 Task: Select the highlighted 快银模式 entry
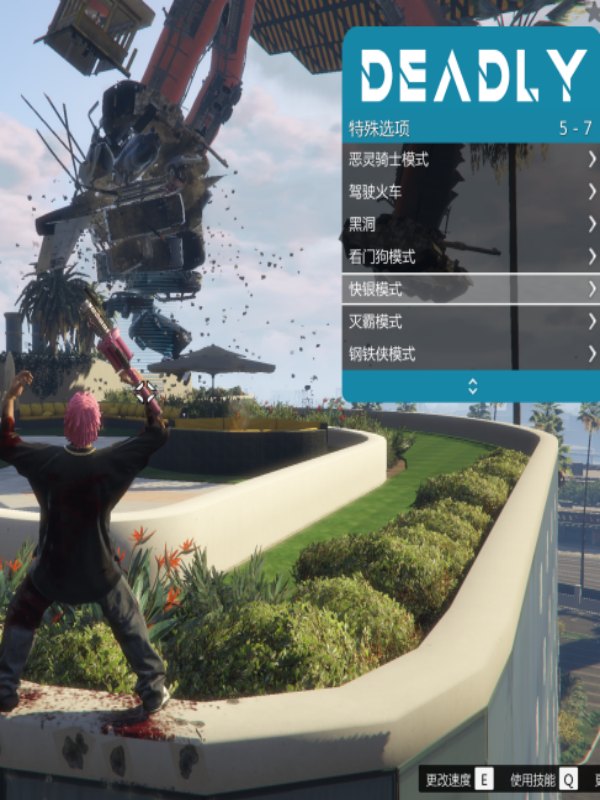[x=470, y=289]
